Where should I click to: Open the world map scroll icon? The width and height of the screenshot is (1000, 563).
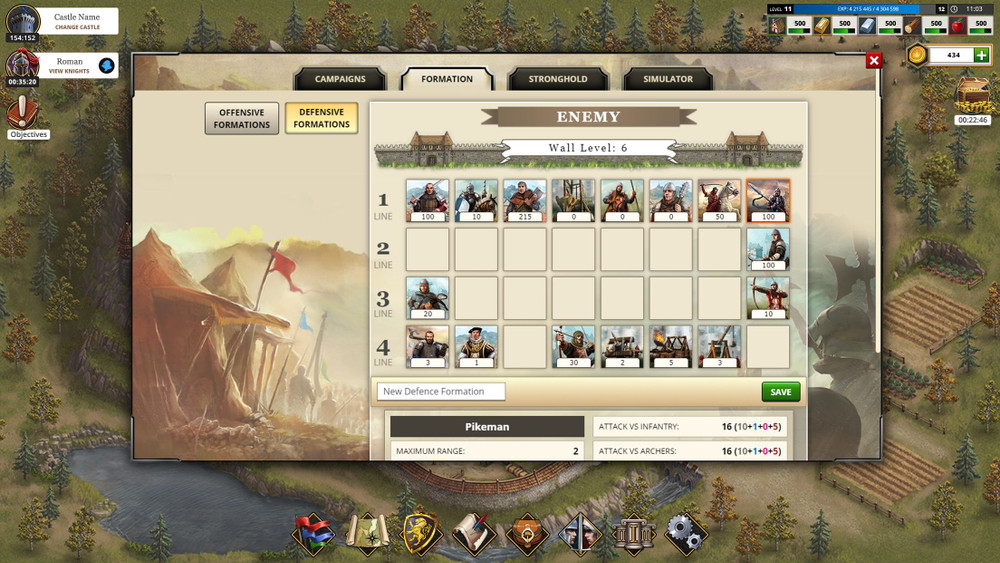(366, 533)
